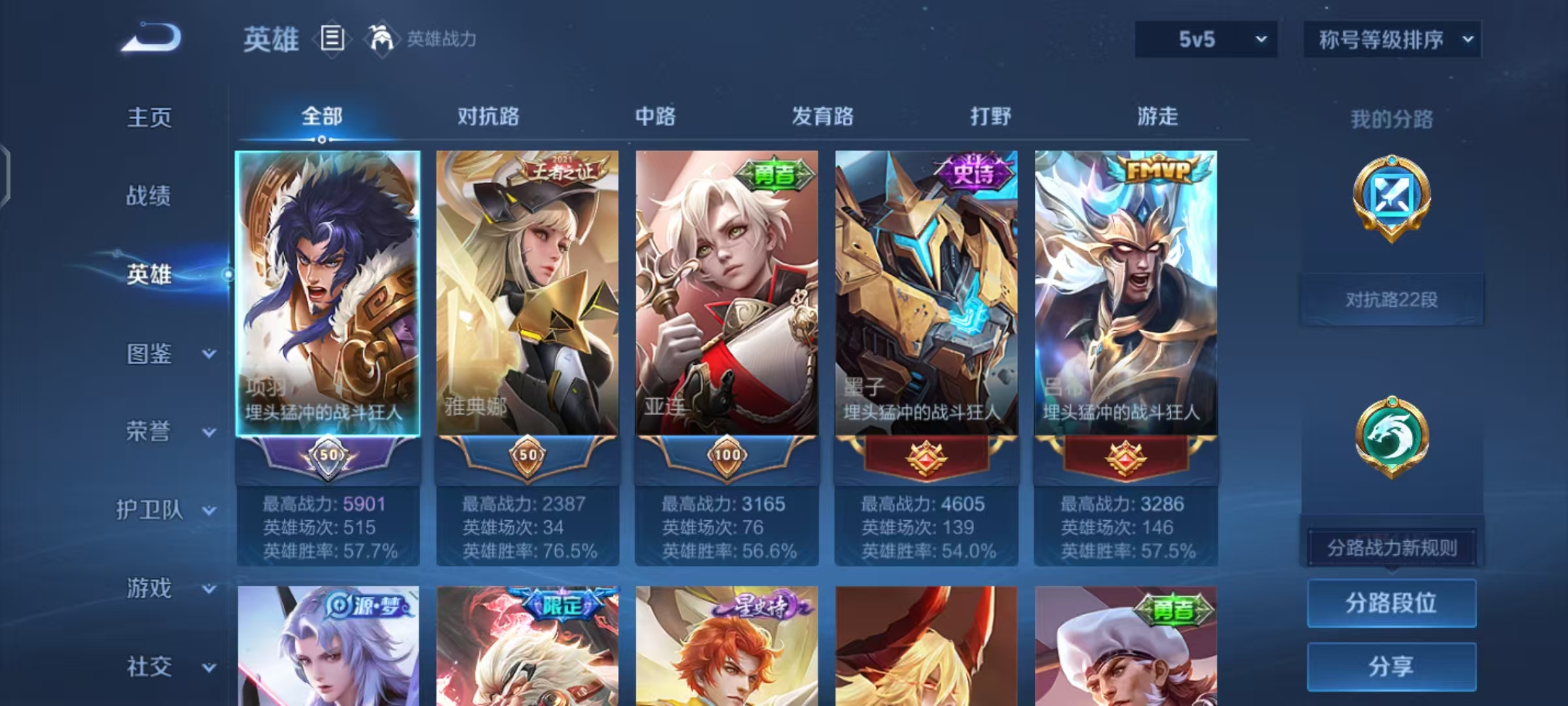Select the 项羽 hero level 50 badge
1568x706 pixels.
coord(329,457)
